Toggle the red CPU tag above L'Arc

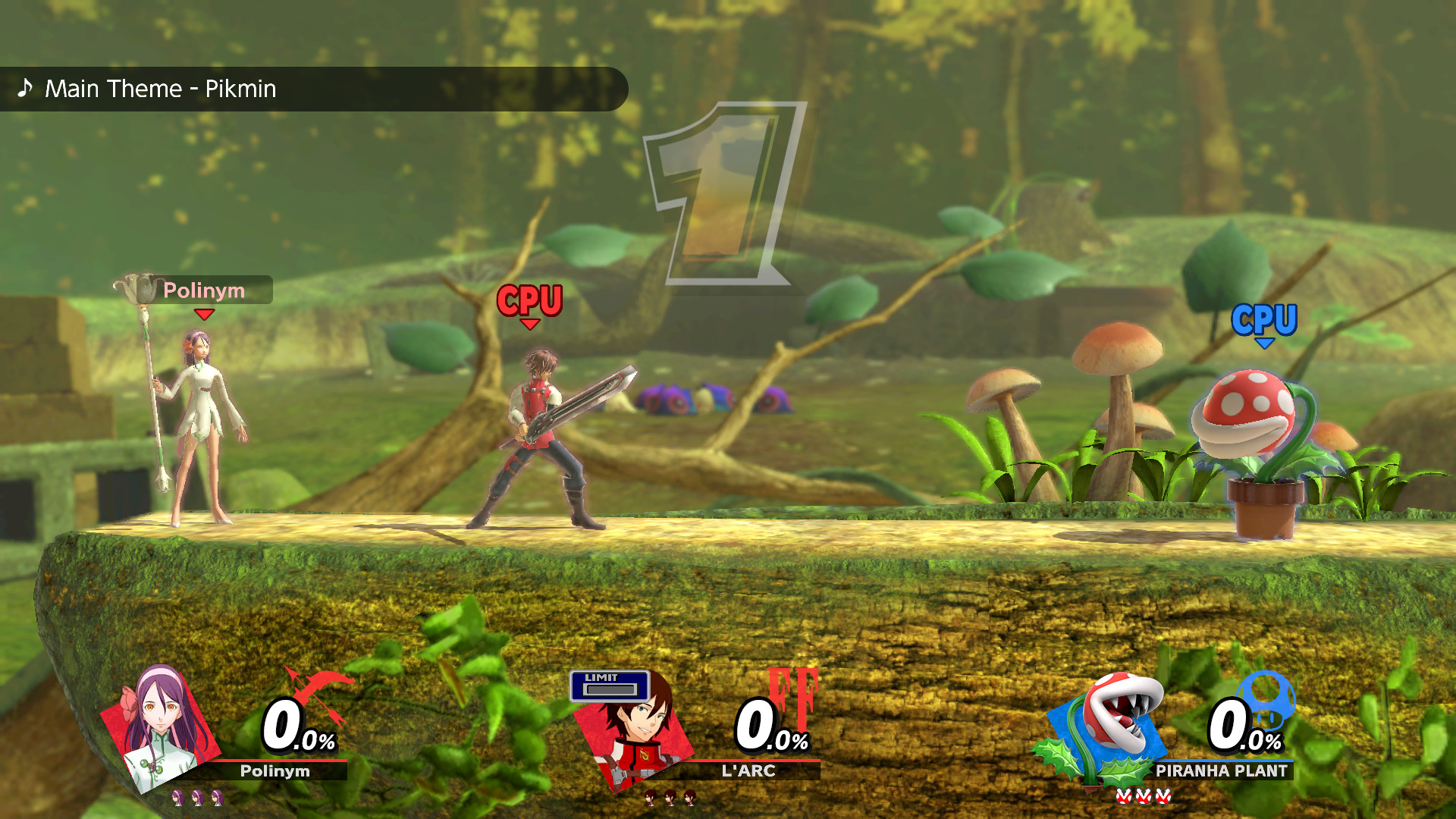pyautogui.click(x=529, y=300)
